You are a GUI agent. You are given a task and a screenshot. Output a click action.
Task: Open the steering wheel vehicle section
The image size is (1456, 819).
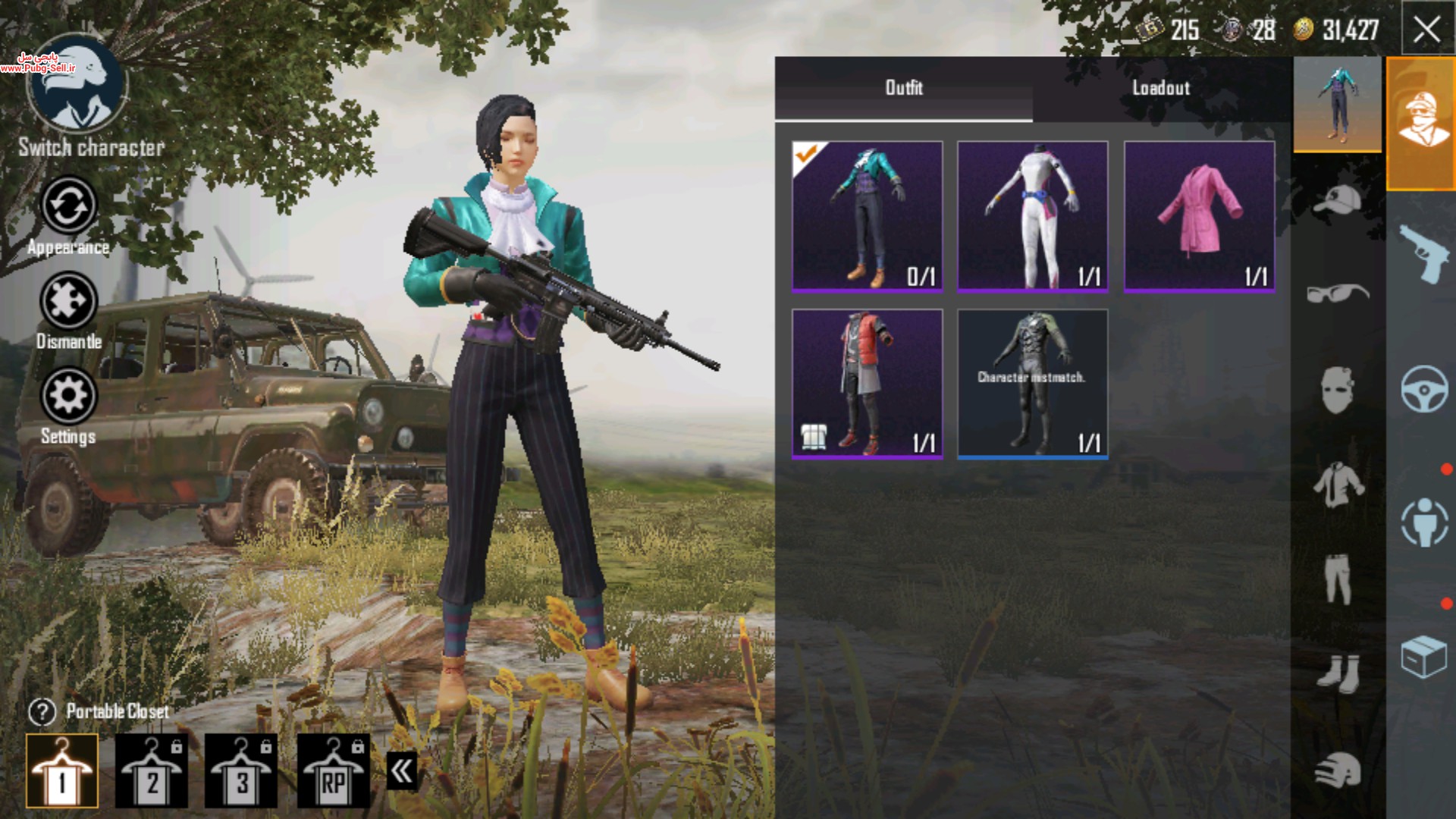[x=1423, y=389]
